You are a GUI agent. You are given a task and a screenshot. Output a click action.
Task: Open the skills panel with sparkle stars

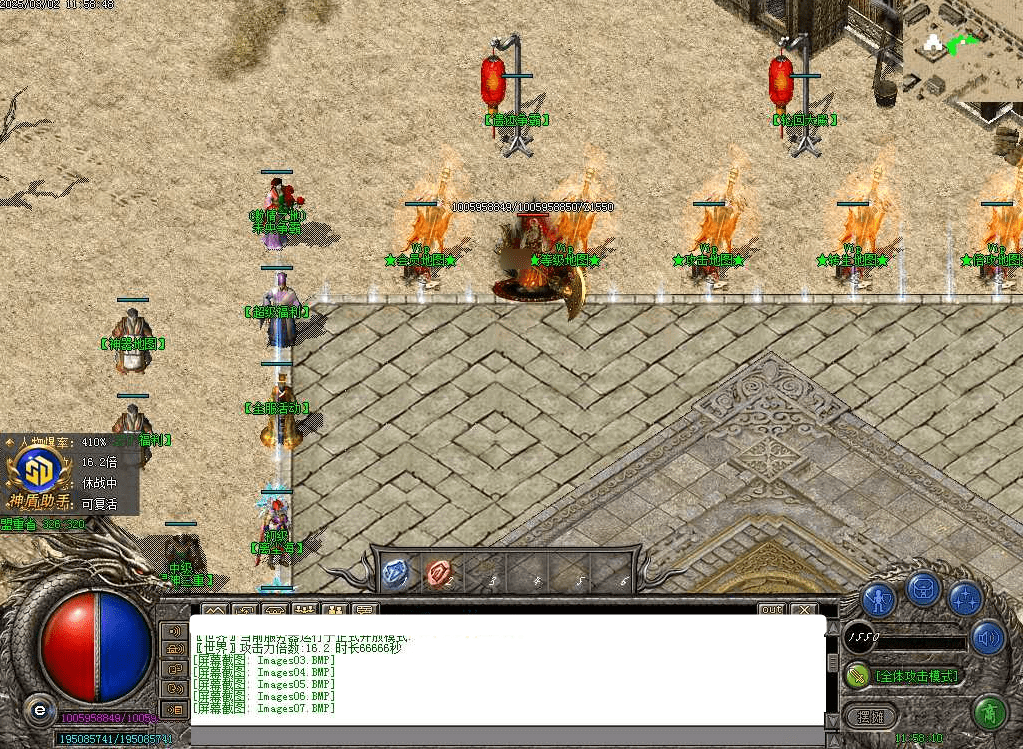pos(966,599)
